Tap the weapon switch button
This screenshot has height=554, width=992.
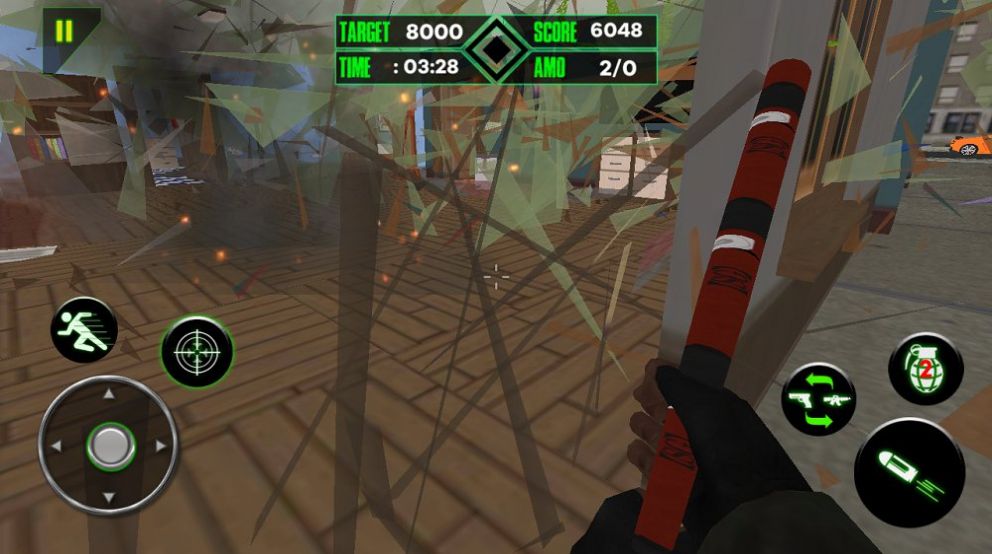tap(818, 399)
